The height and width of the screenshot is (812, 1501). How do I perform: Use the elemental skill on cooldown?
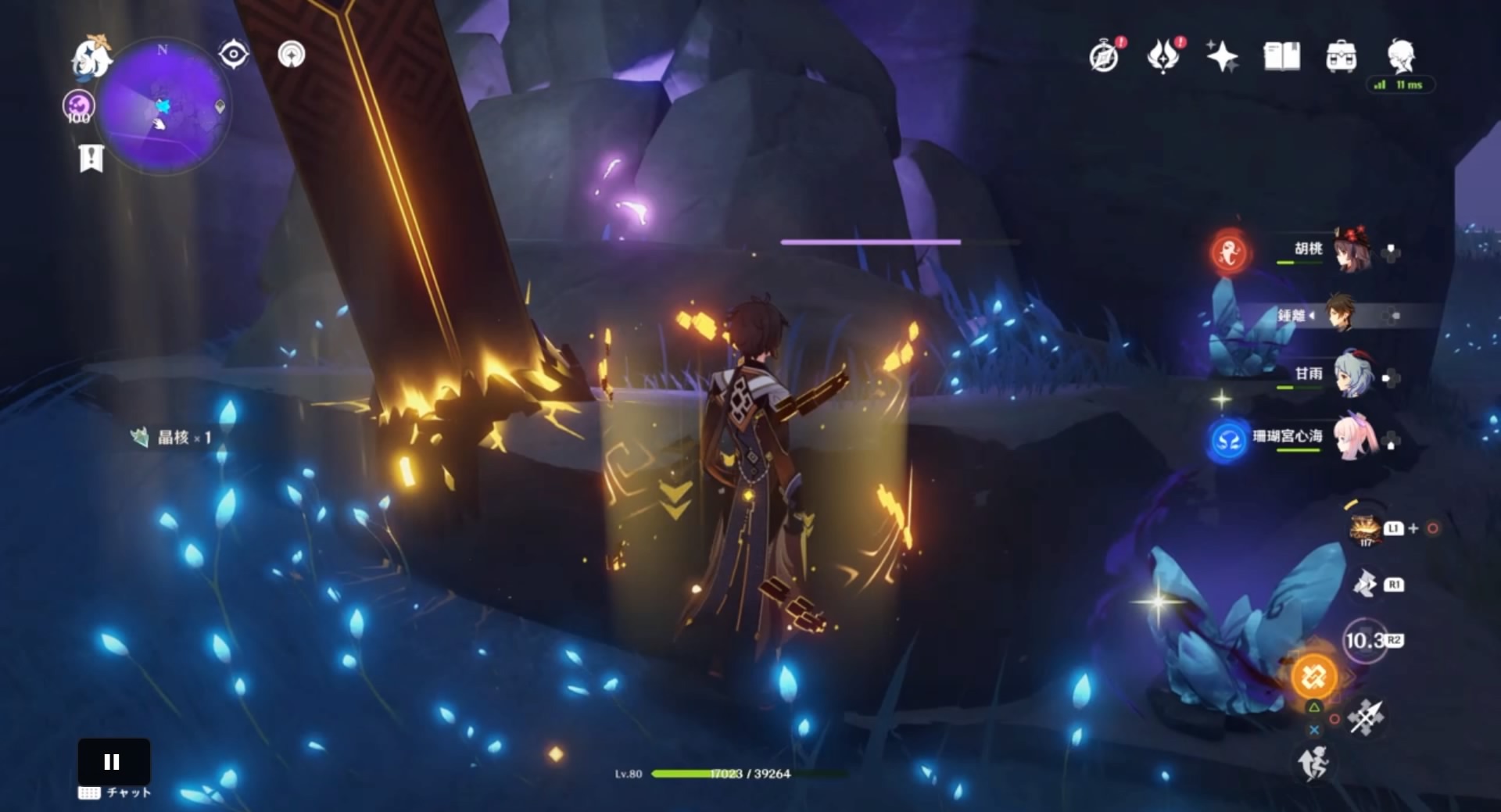(1365, 641)
